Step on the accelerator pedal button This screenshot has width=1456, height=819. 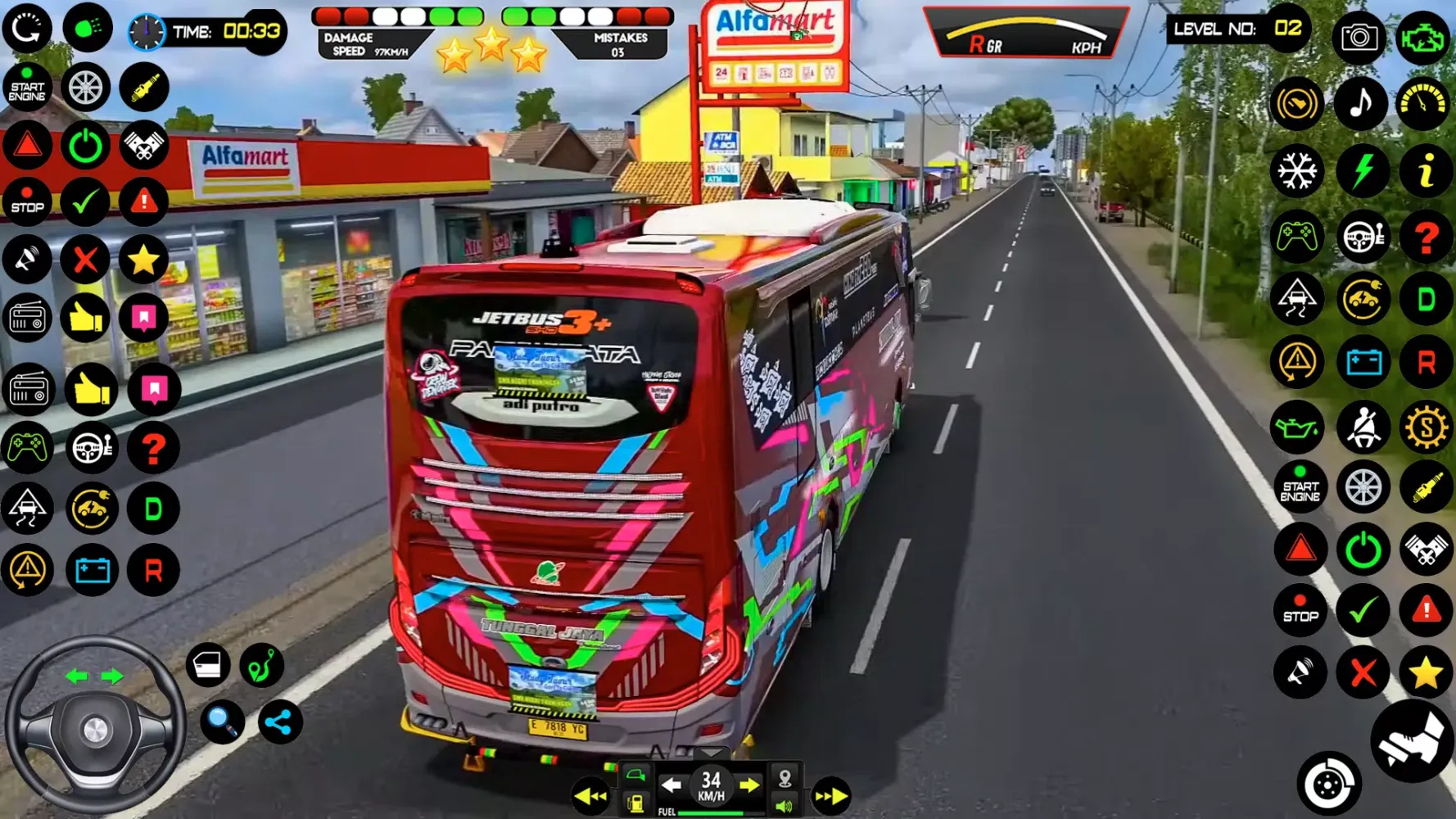pos(1413,741)
